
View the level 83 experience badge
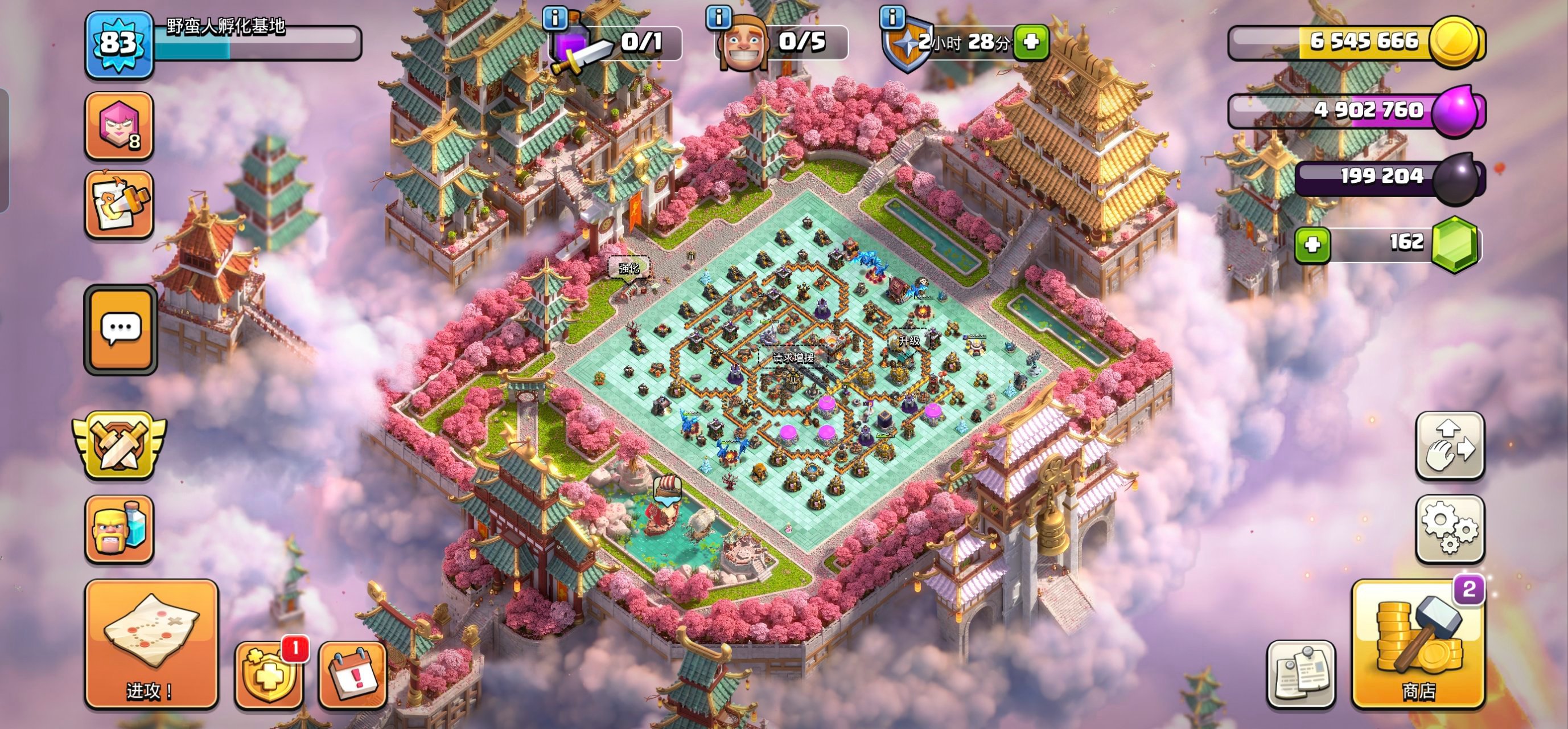(119, 44)
